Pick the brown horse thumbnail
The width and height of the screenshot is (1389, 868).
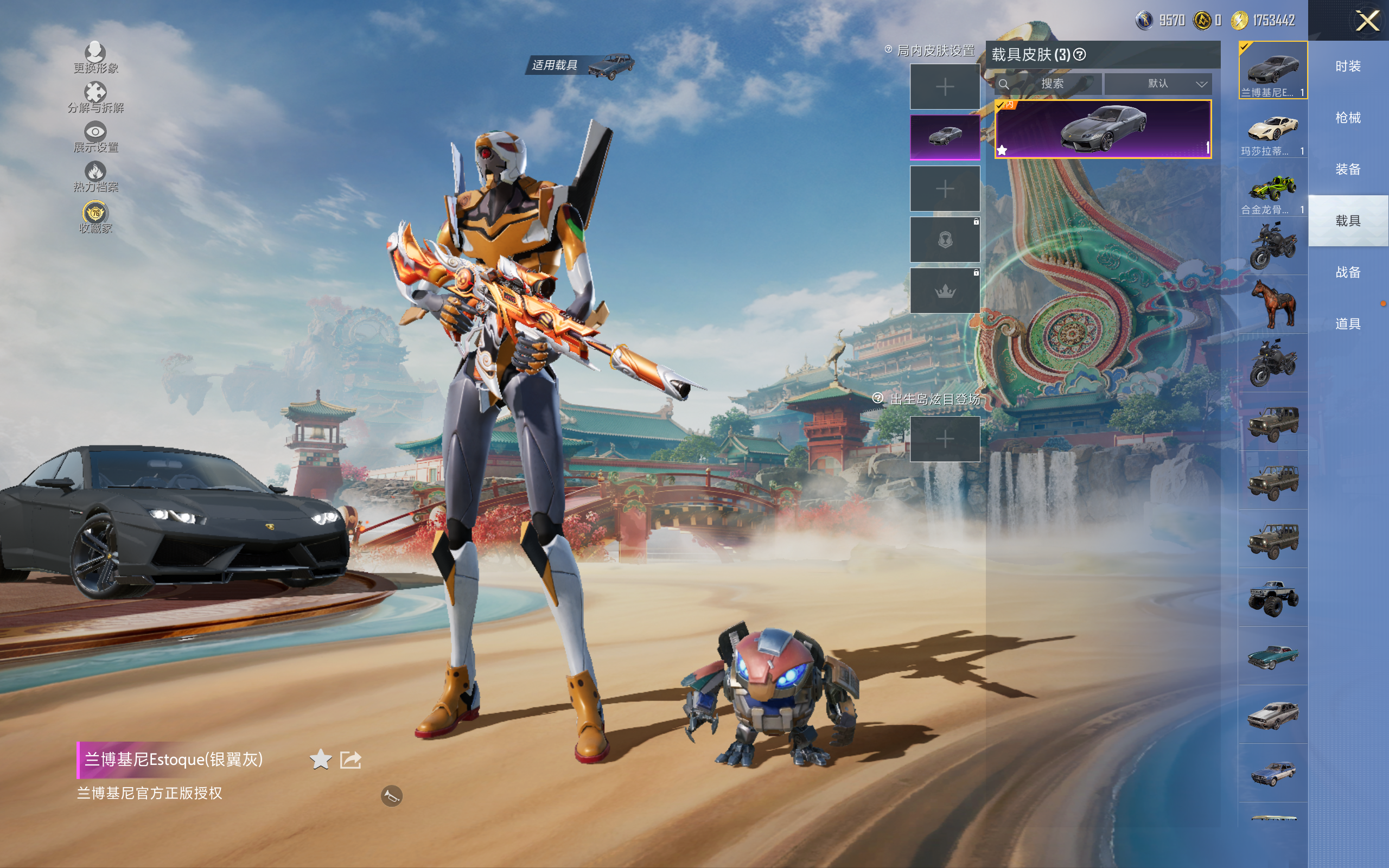pyautogui.click(x=1272, y=304)
